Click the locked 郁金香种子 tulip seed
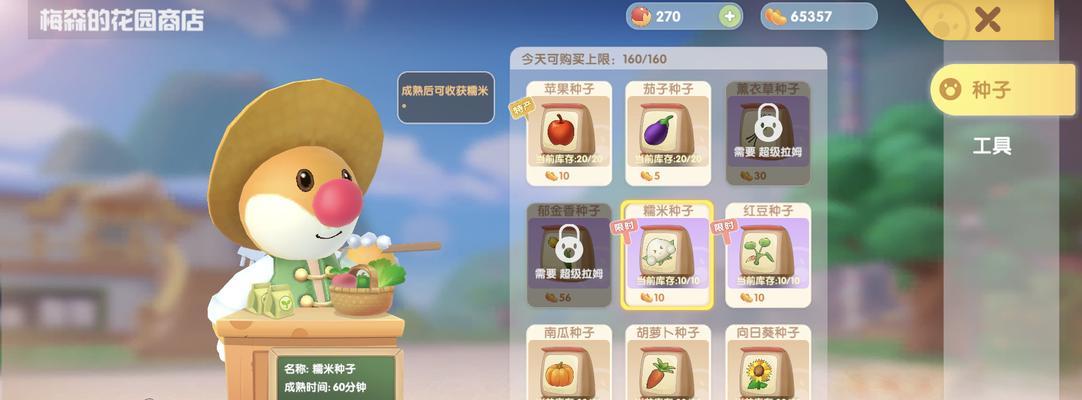The width and height of the screenshot is (1082, 400). click(x=568, y=255)
